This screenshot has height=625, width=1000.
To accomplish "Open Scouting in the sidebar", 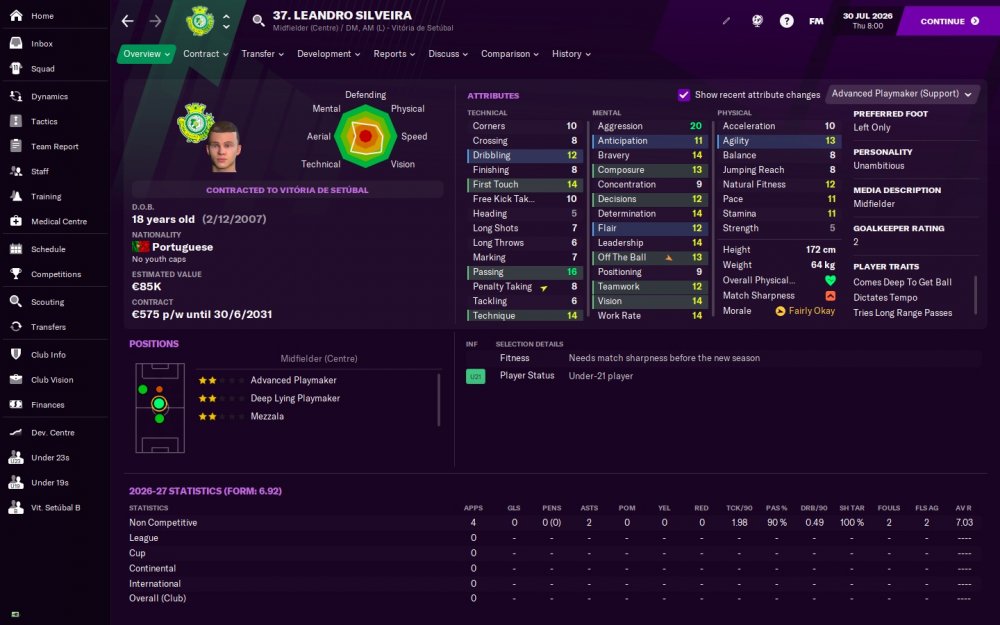I will pos(48,302).
